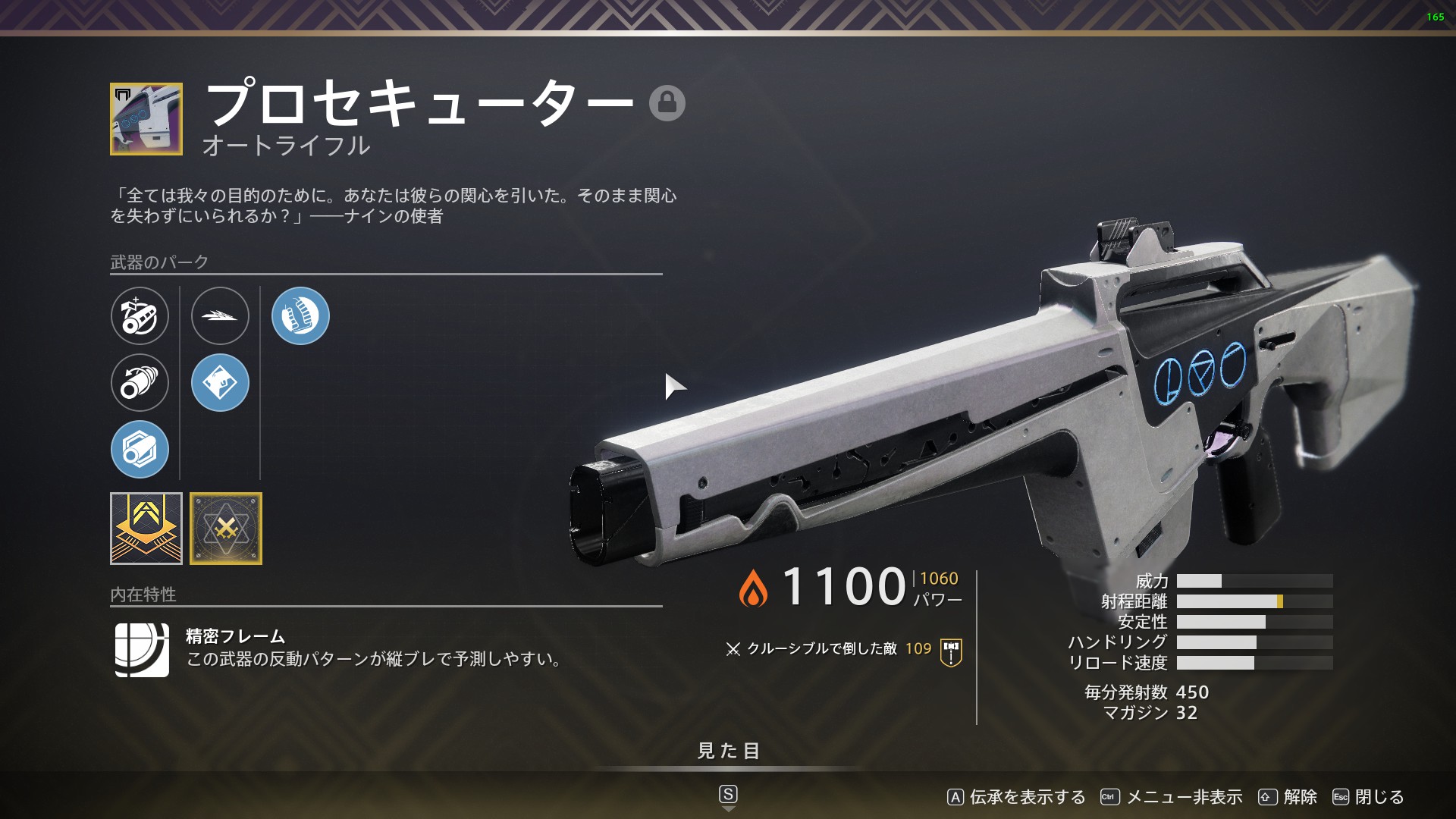Open the masterwork chevron slot
The image size is (1456, 819).
[146, 529]
